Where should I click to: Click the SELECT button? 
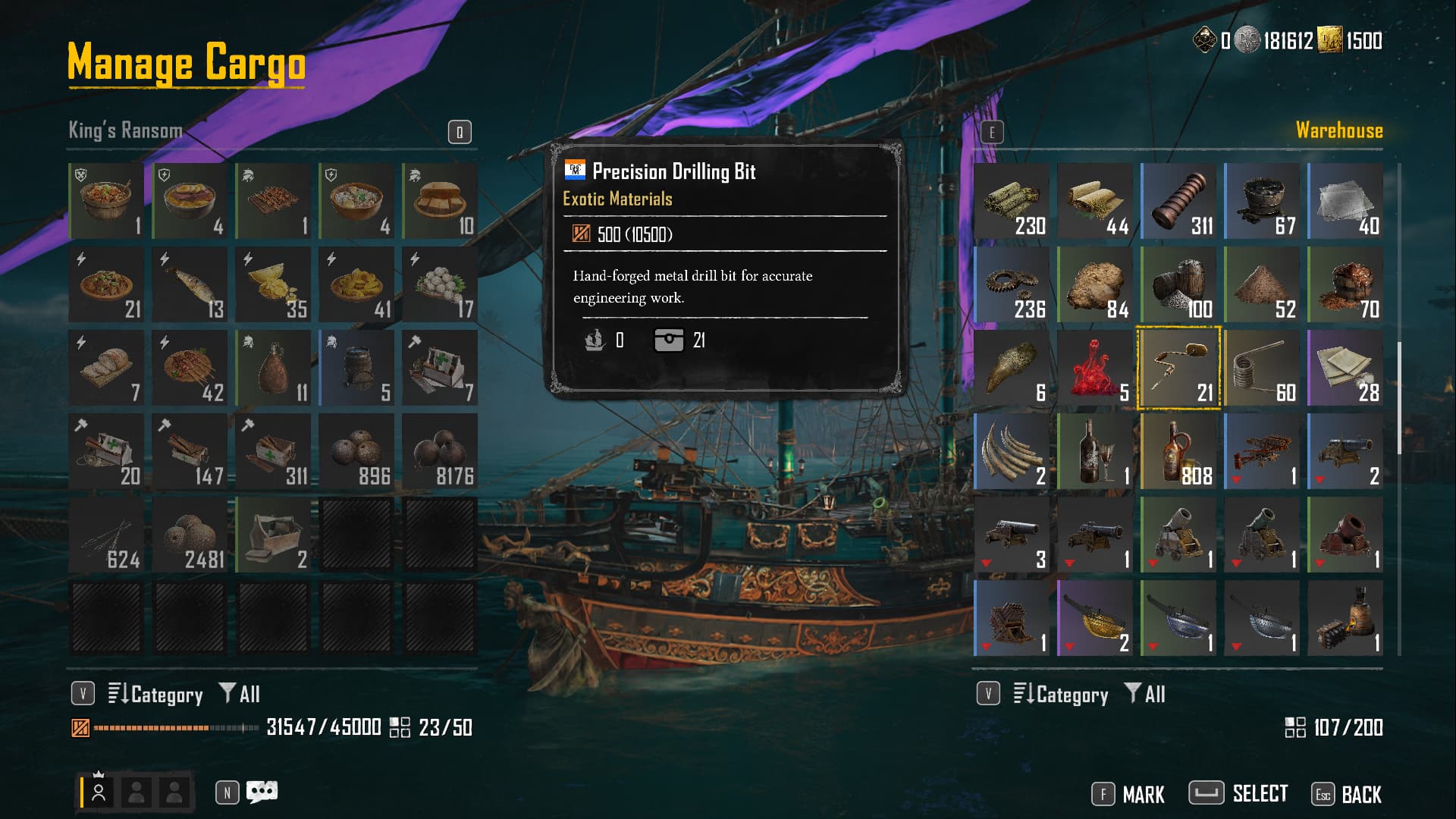click(1238, 794)
